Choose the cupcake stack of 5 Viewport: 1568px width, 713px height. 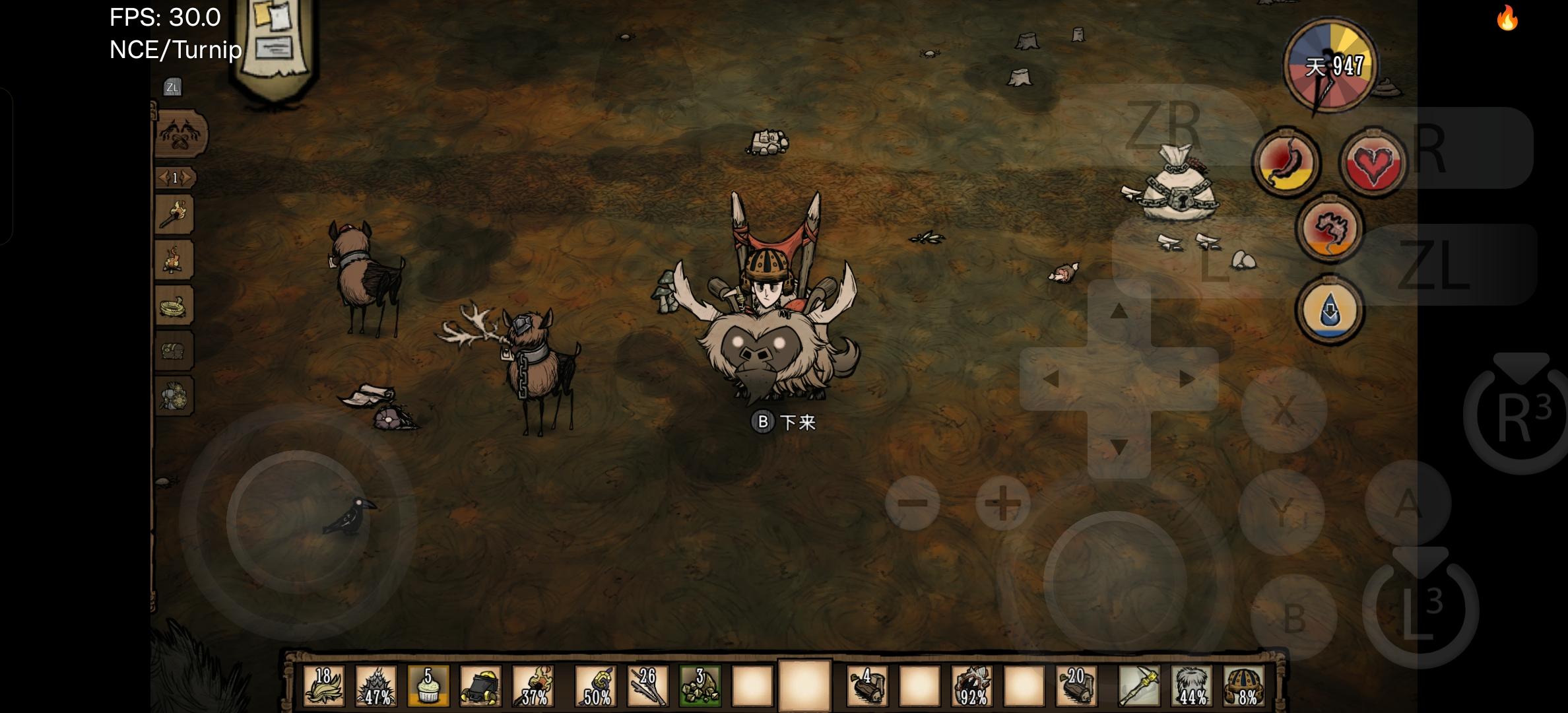pos(428,686)
